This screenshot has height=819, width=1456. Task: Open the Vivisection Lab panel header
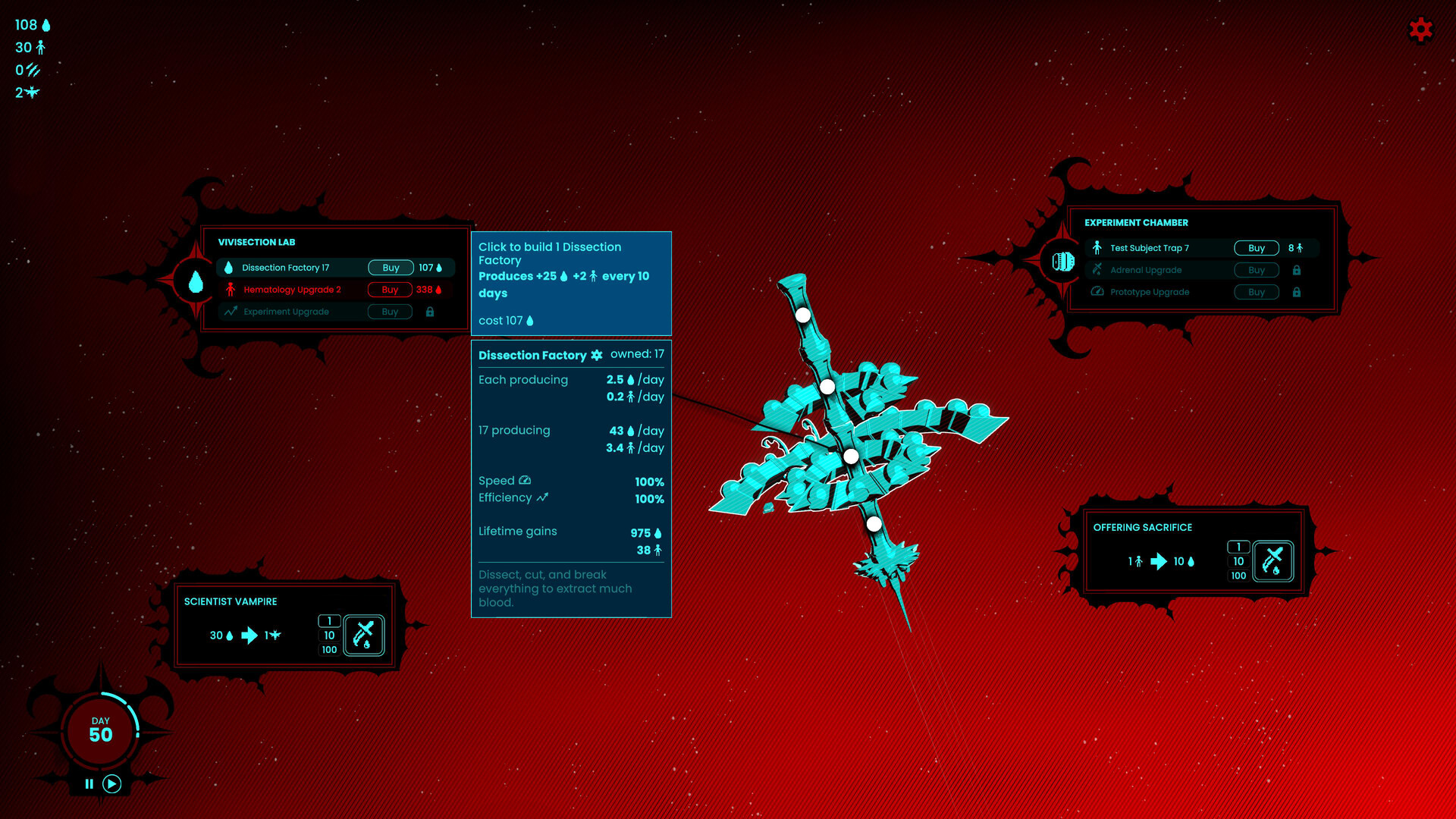coord(258,242)
